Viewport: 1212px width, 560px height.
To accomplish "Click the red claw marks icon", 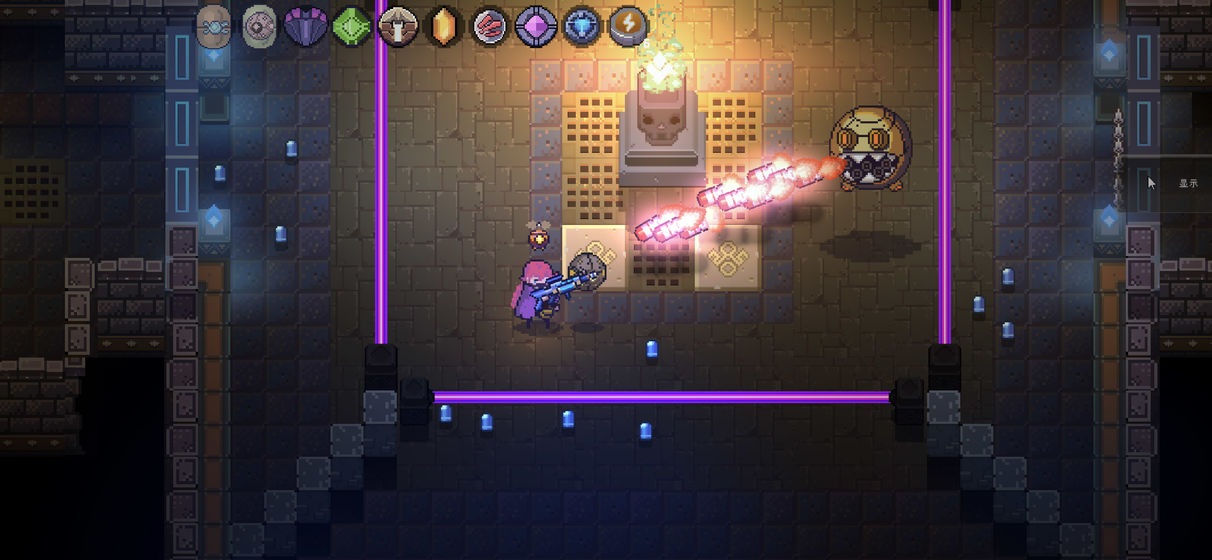I will (x=490, y=26).
